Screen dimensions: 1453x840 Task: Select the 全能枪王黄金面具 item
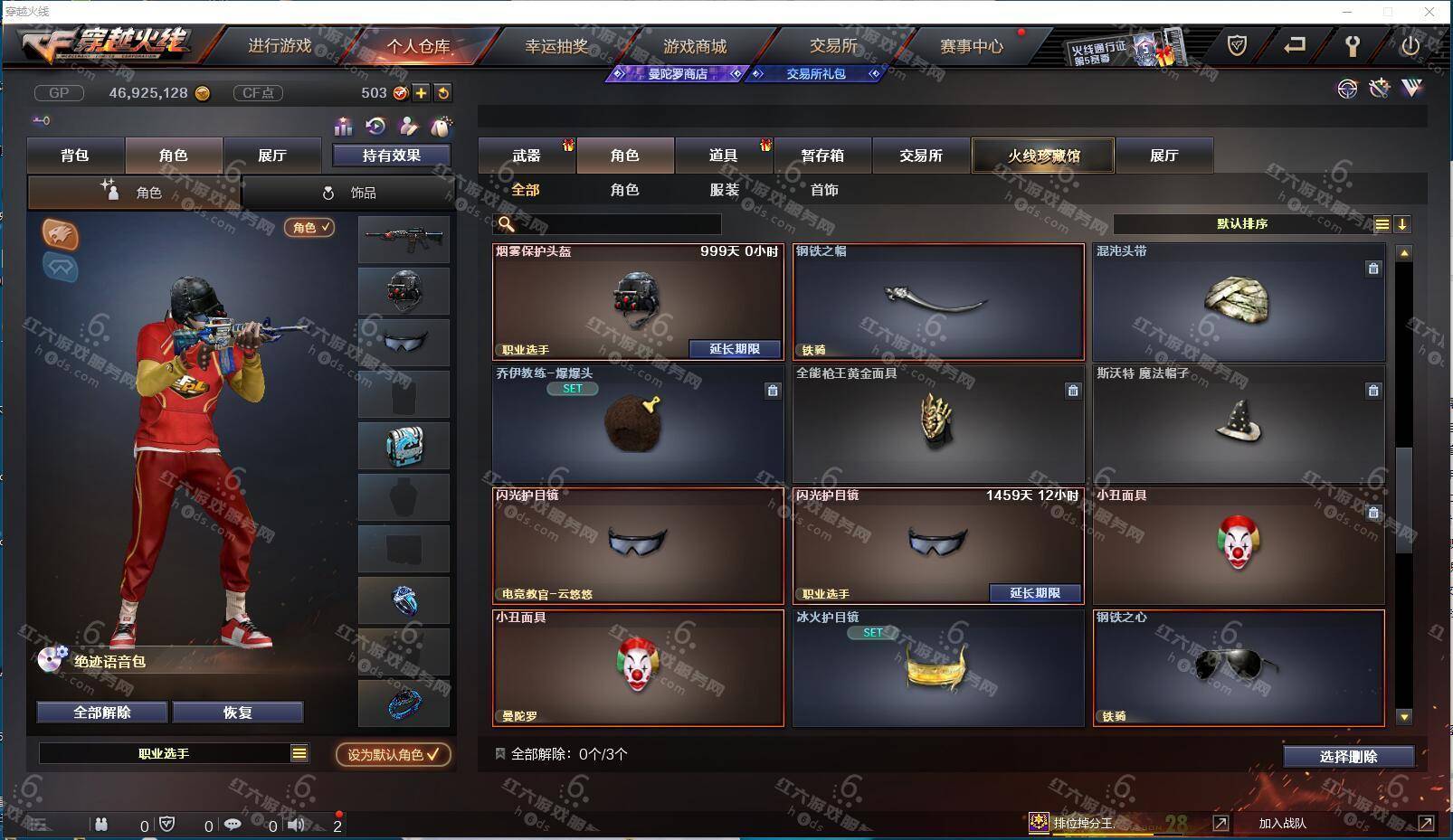[x=937, y=423]
